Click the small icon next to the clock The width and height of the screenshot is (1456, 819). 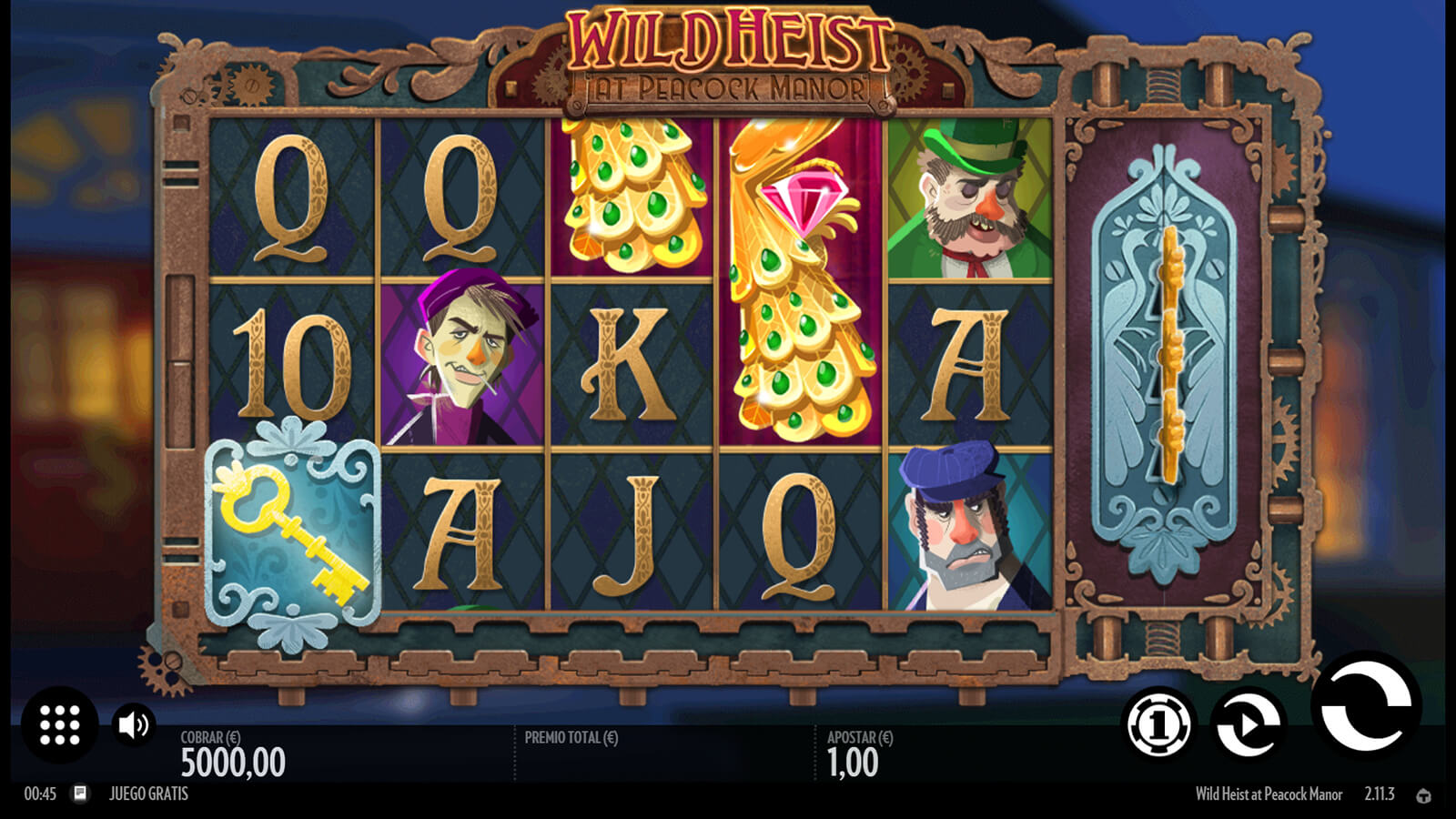pyautogui.click(x=80, y=794)
